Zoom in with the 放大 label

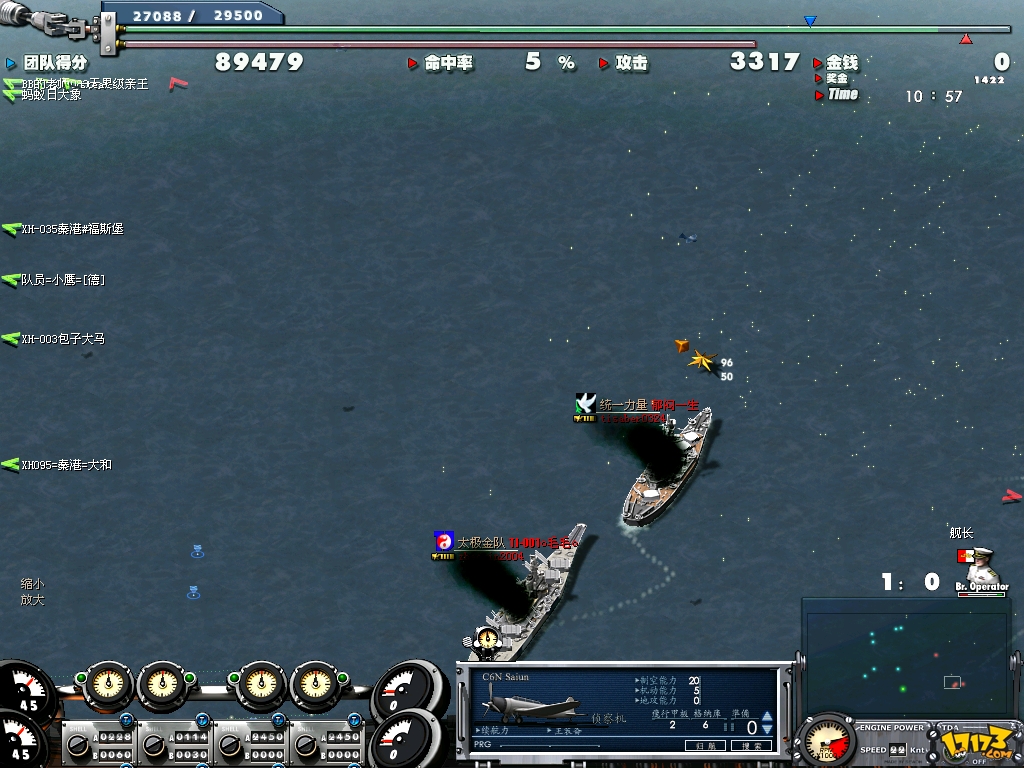[x=32, y=600]
